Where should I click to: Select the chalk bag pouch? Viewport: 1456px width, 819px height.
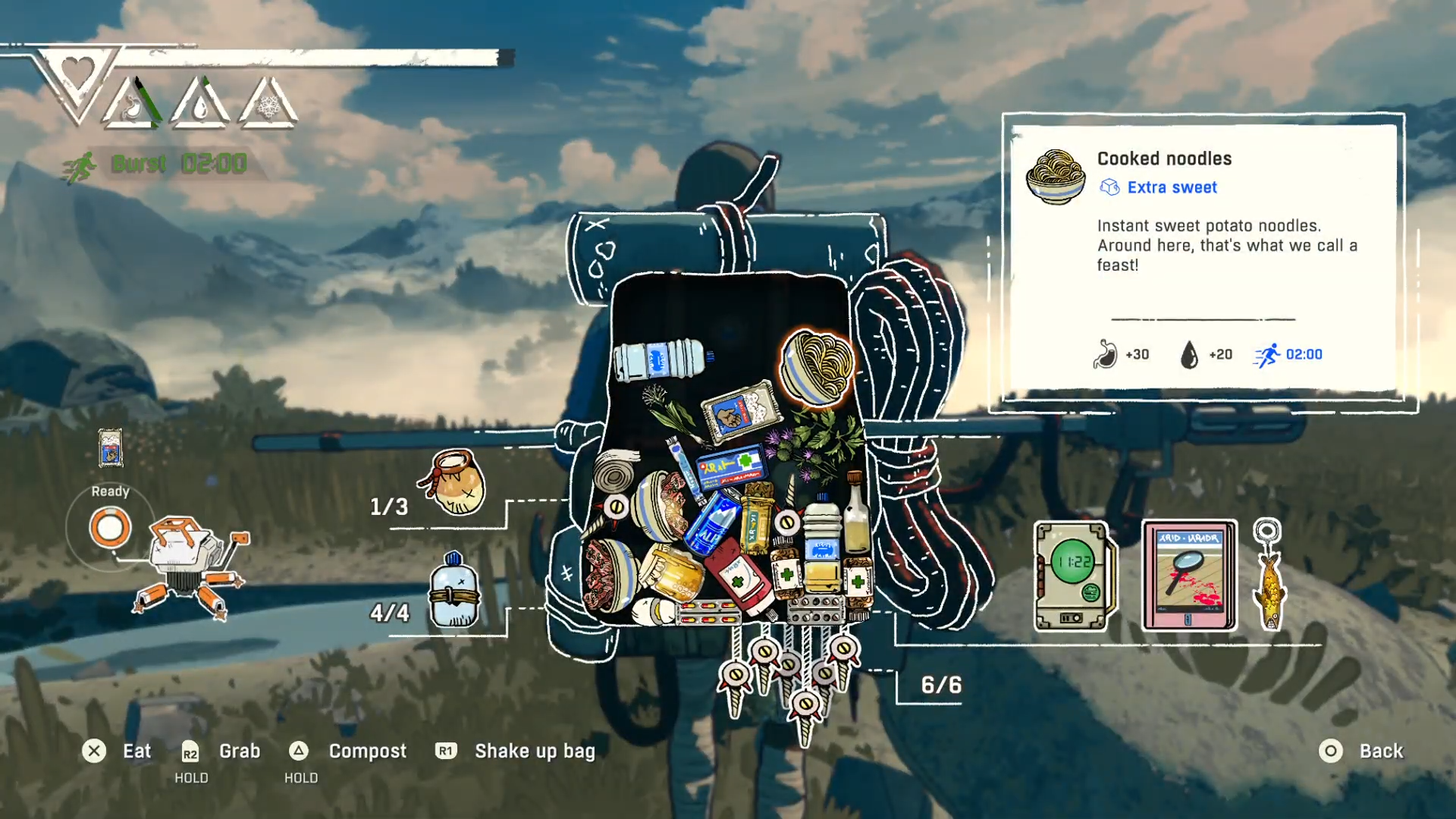(453, 482)
